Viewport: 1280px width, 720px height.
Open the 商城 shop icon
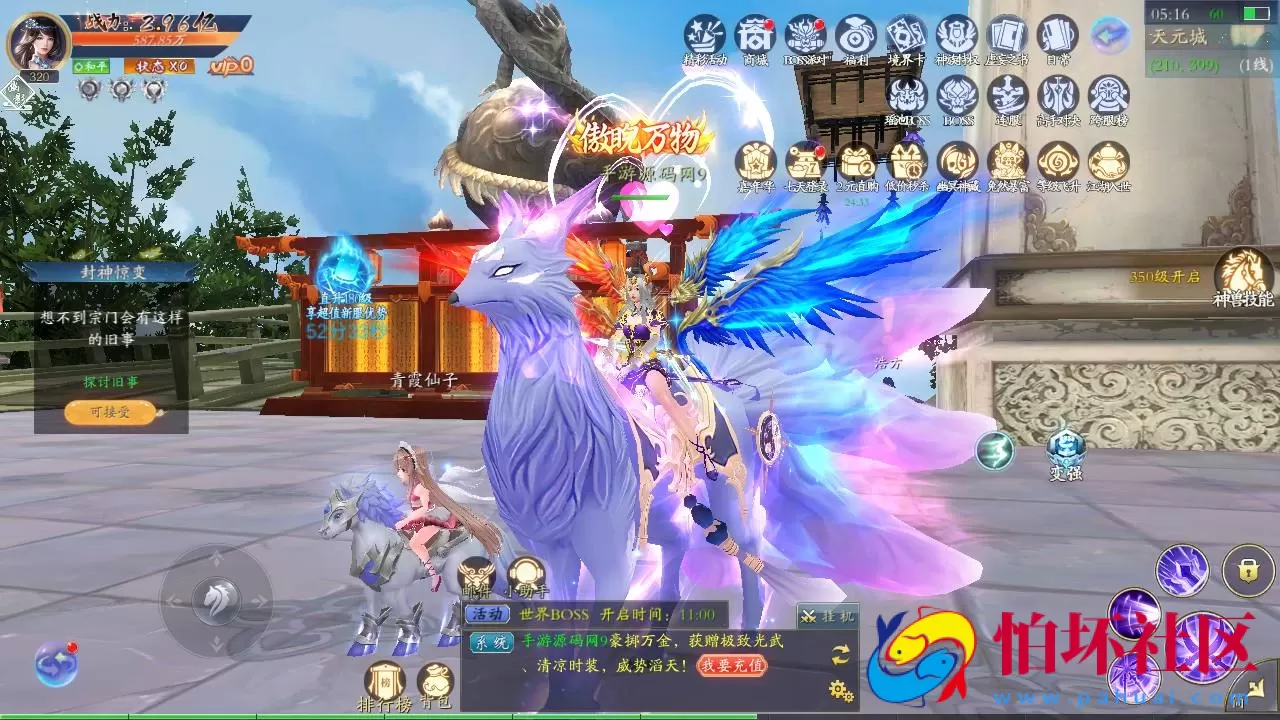[x=756, y=36]
